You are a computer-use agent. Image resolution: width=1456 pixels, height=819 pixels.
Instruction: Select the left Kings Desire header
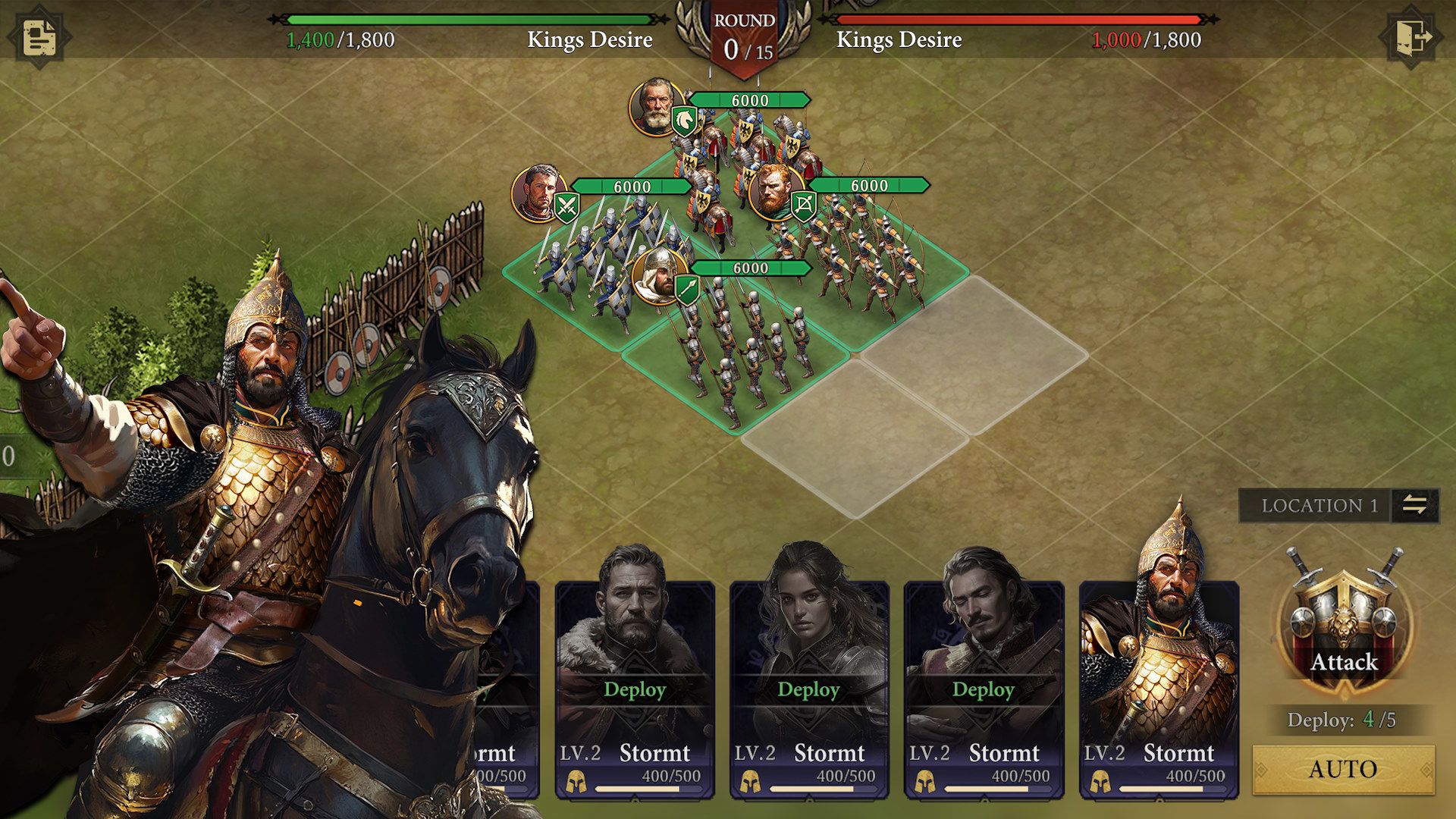(x=590, y=40)
